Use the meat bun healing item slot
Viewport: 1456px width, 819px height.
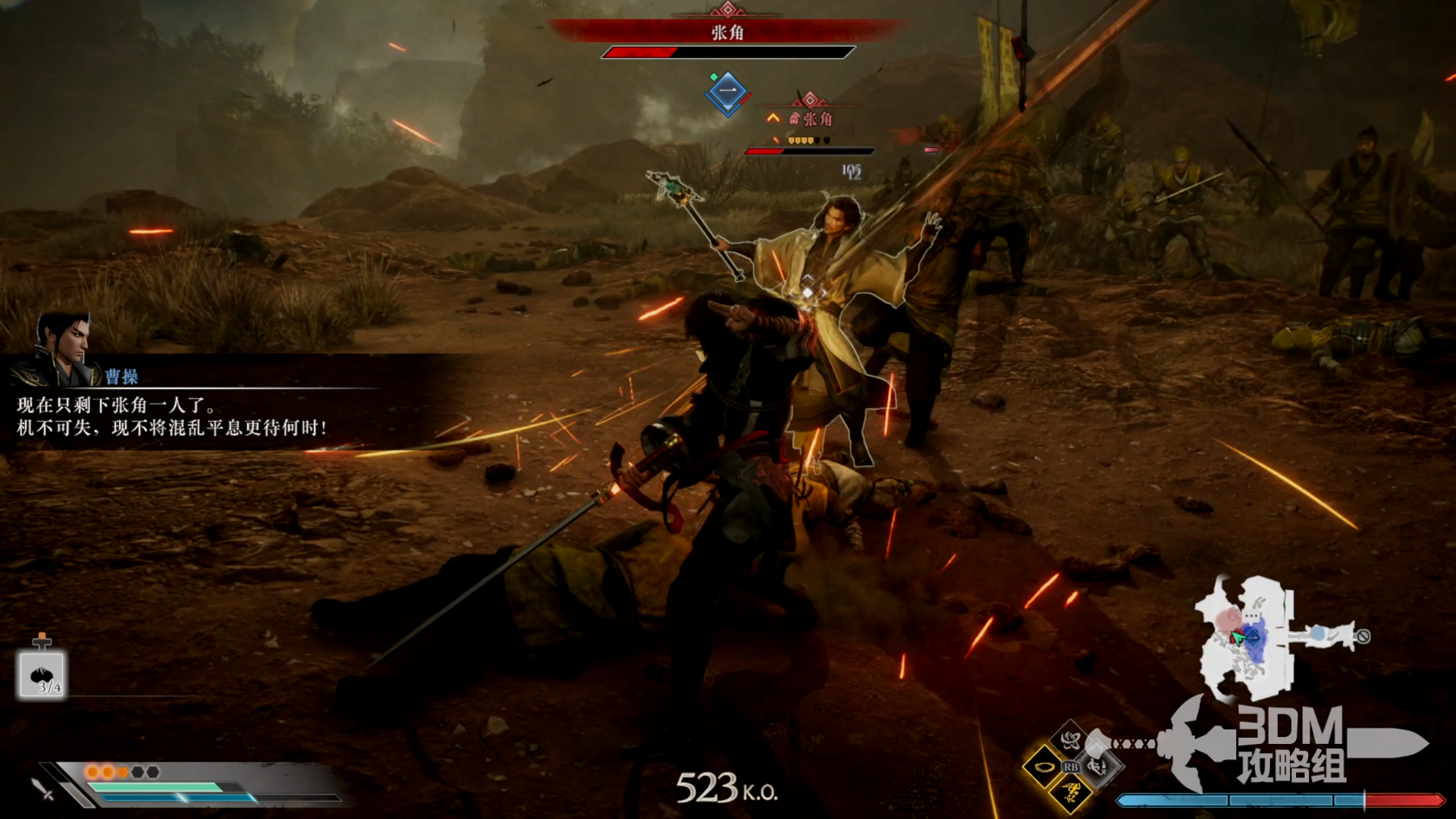[x=42, y=674]
